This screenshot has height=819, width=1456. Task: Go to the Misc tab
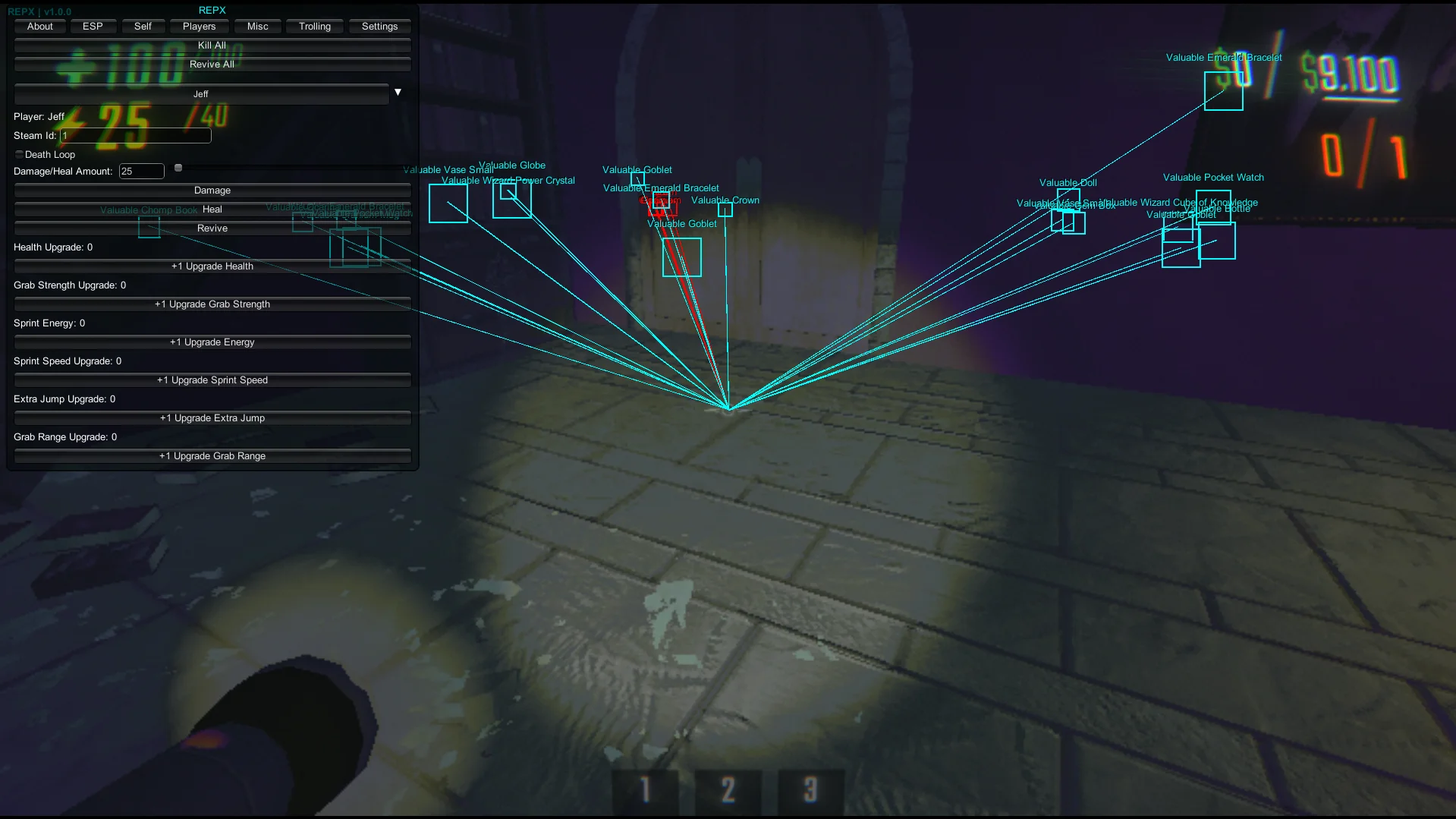(258, 27)
